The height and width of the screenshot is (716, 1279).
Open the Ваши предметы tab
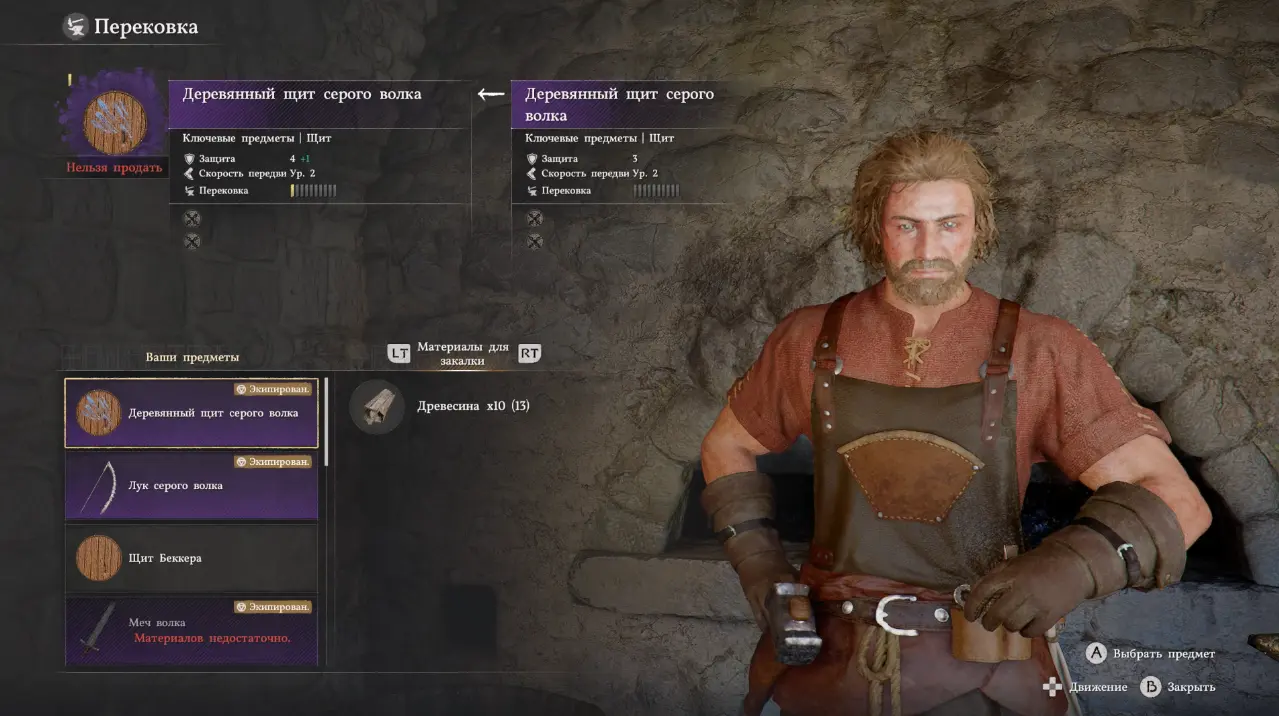coord(192,357)
